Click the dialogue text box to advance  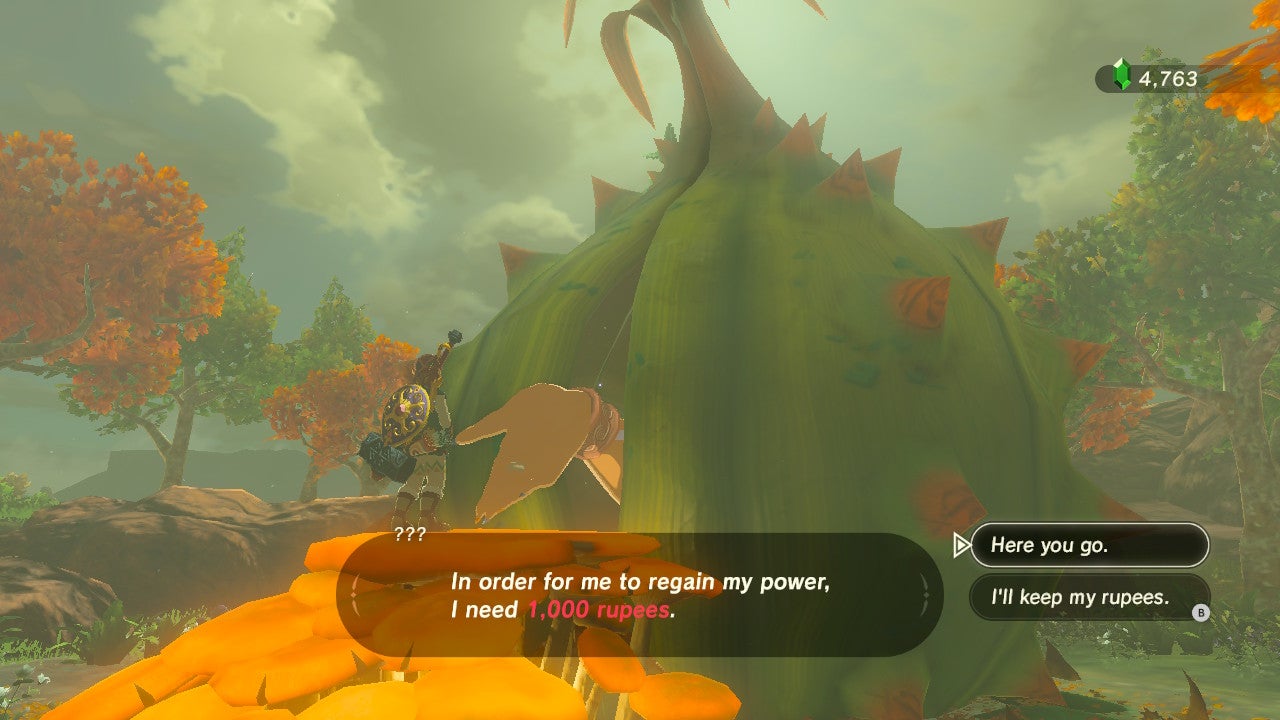click(x=638, y=592)
